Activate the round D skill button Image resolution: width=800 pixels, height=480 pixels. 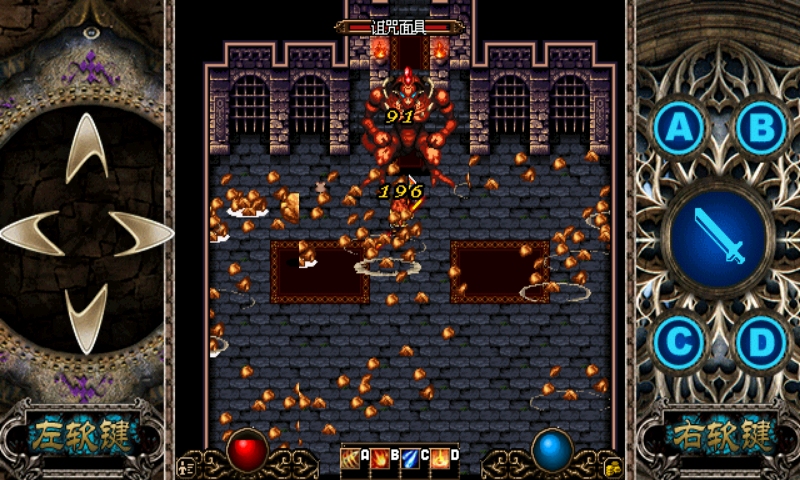761,342
